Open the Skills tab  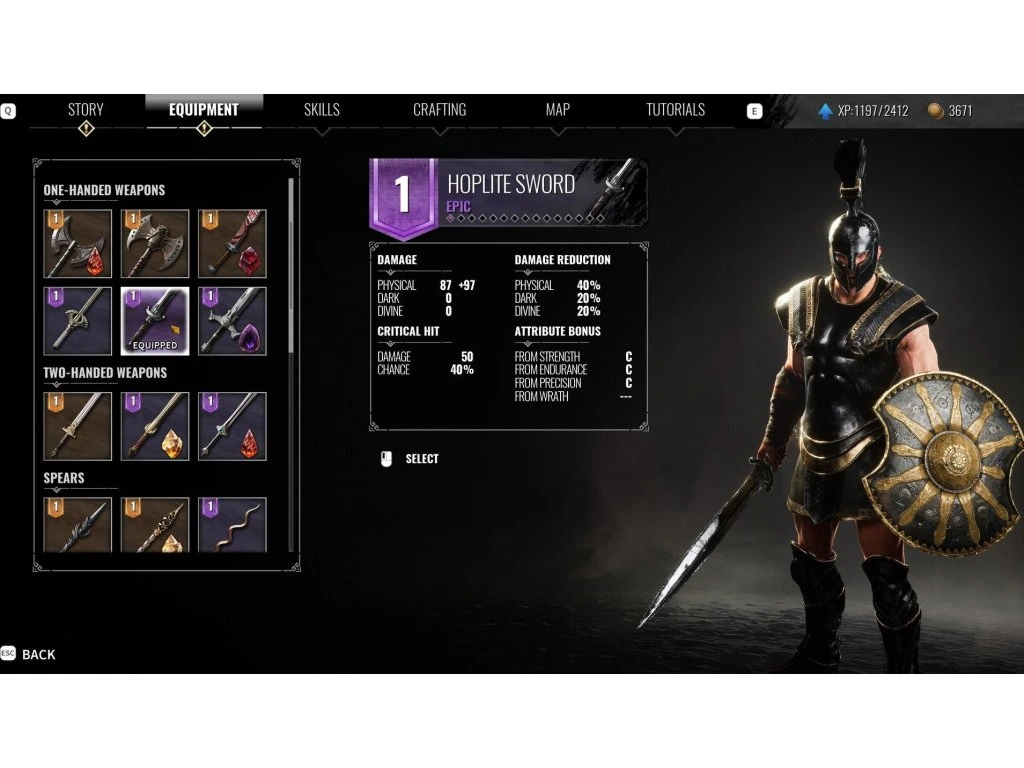[x=321, y=110]
